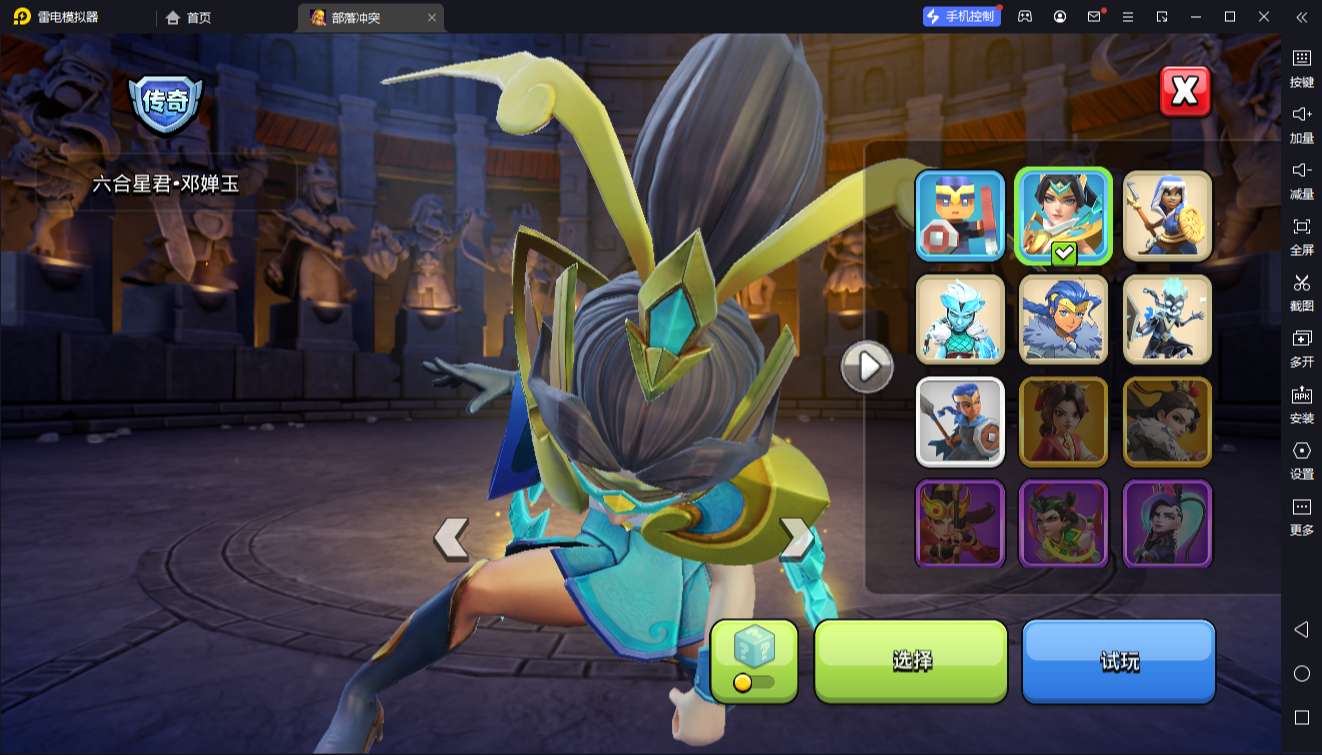The width and height of the screenshot is (1322, 755).
Task: Show the next skin with right arrow
Action: pyautogui.click(x=796, y=538)
